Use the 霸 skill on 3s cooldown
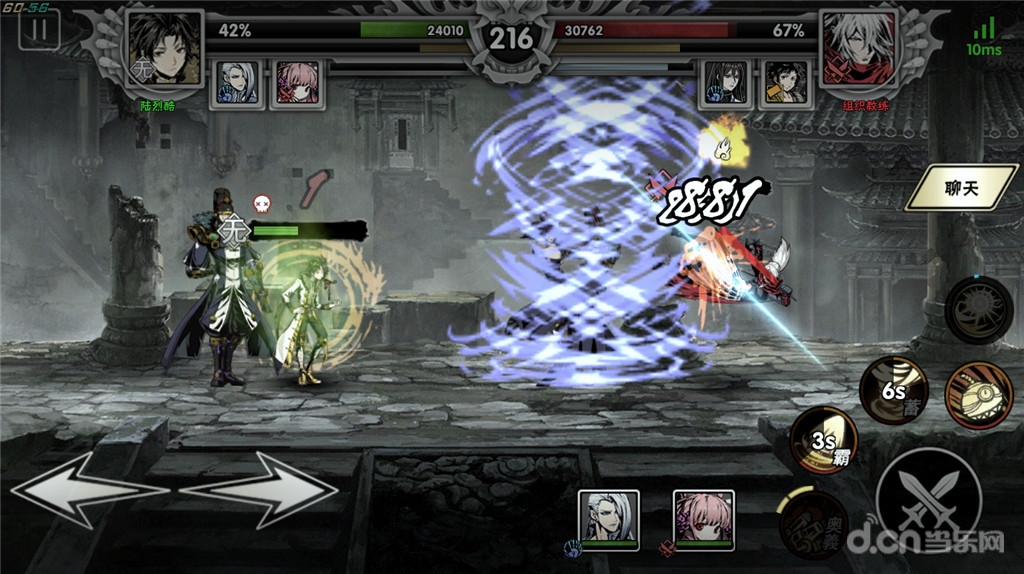 824,440
